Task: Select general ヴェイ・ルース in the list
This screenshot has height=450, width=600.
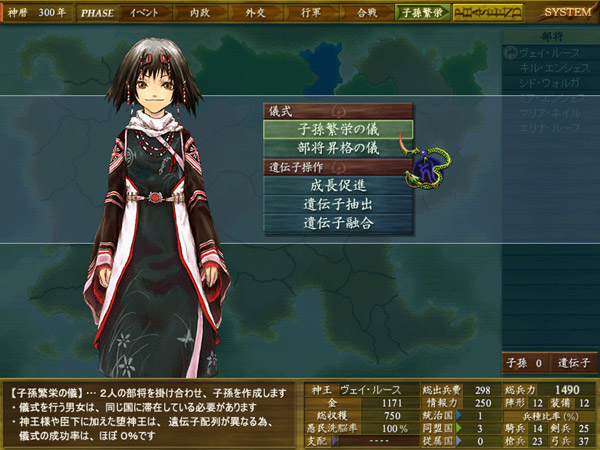Action: pyautogui.click(x=548, y=54)
